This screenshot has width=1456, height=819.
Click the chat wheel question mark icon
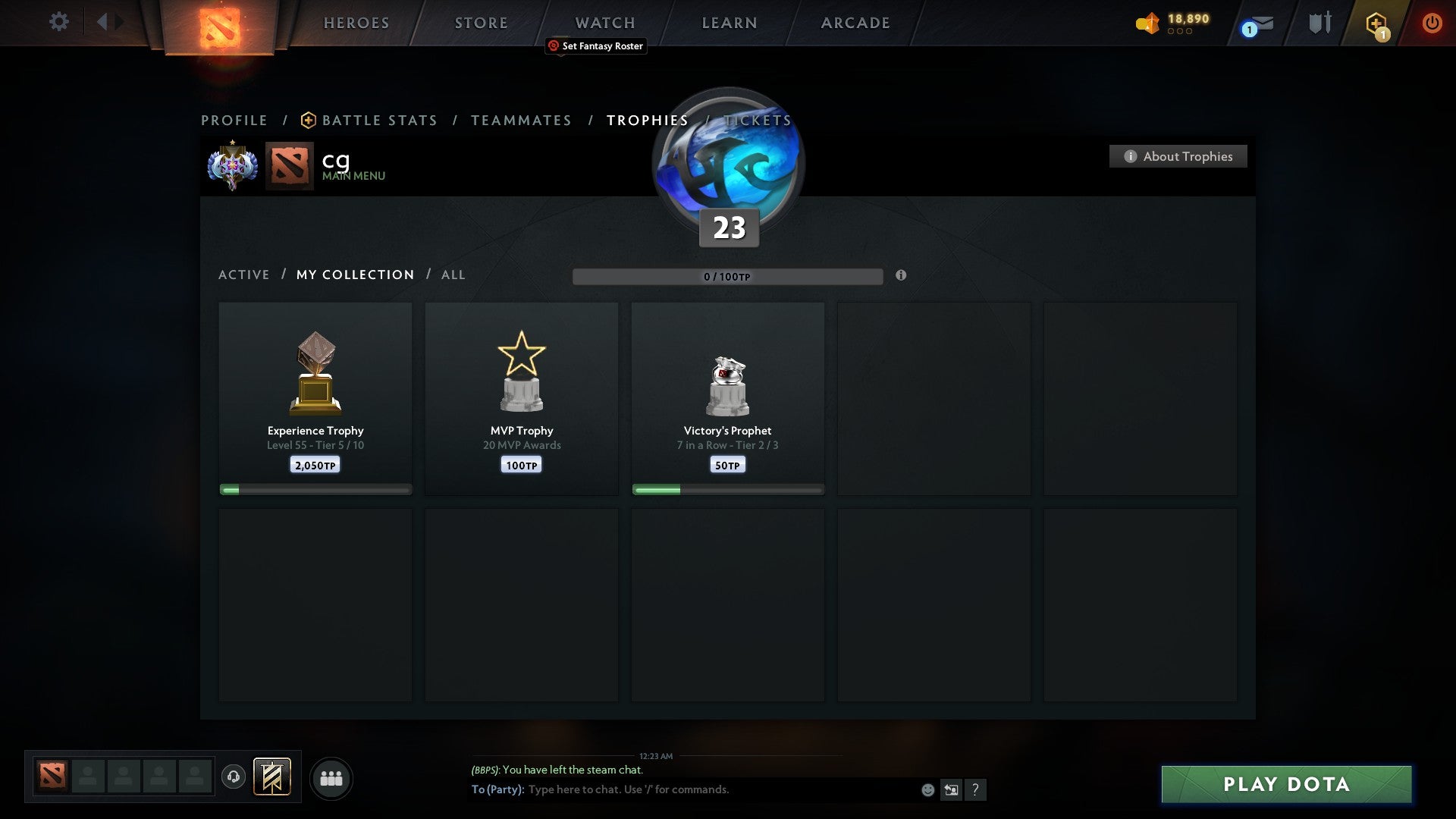coord(976,789)
